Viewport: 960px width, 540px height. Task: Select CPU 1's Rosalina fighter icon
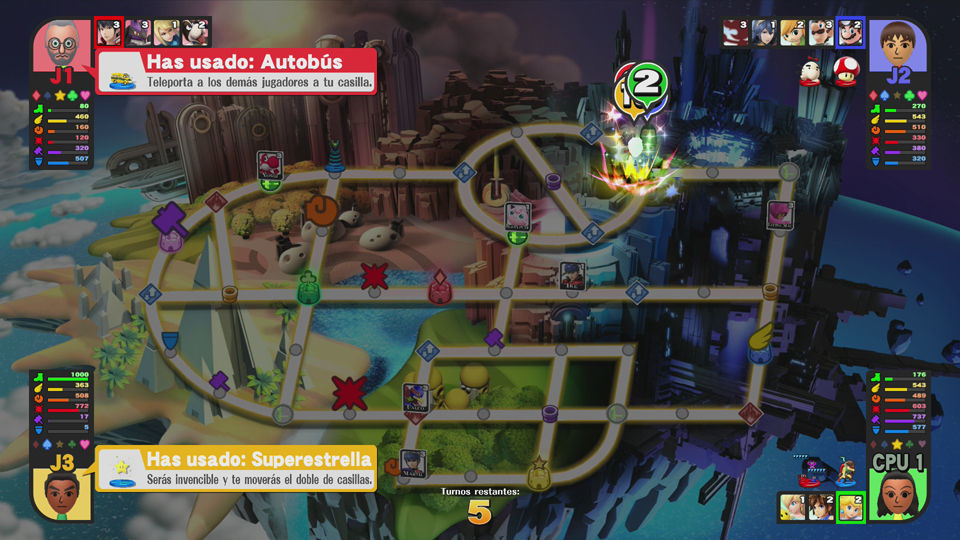(791, 507)
